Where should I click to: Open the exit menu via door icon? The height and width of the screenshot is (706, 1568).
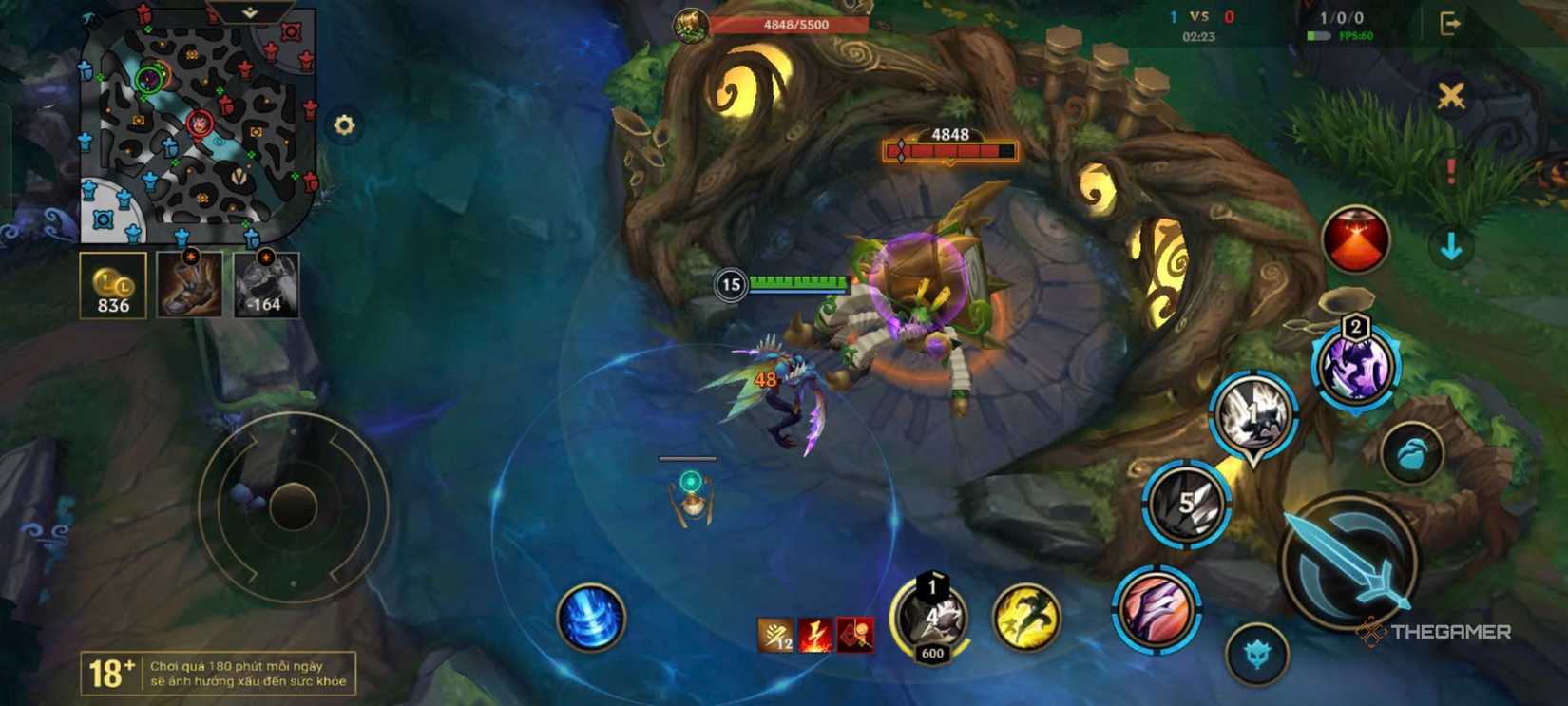coord(1448,21)
